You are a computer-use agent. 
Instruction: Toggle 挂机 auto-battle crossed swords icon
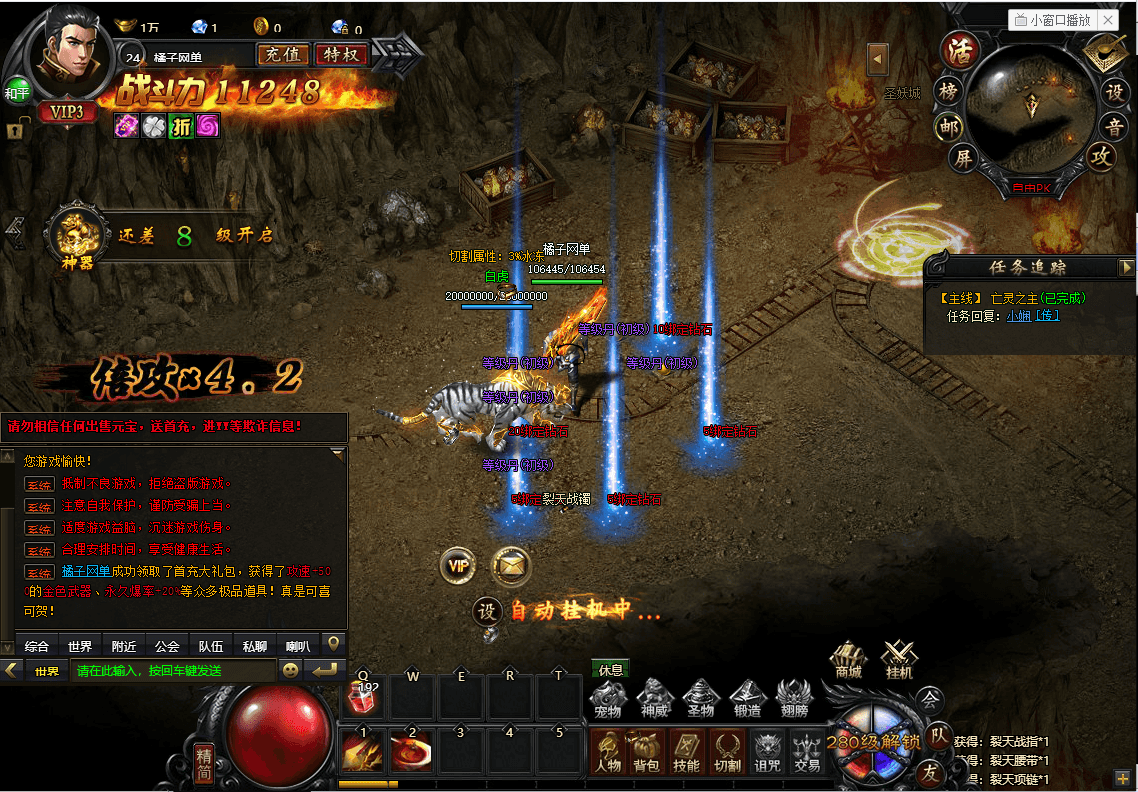[x=899, y=660]
